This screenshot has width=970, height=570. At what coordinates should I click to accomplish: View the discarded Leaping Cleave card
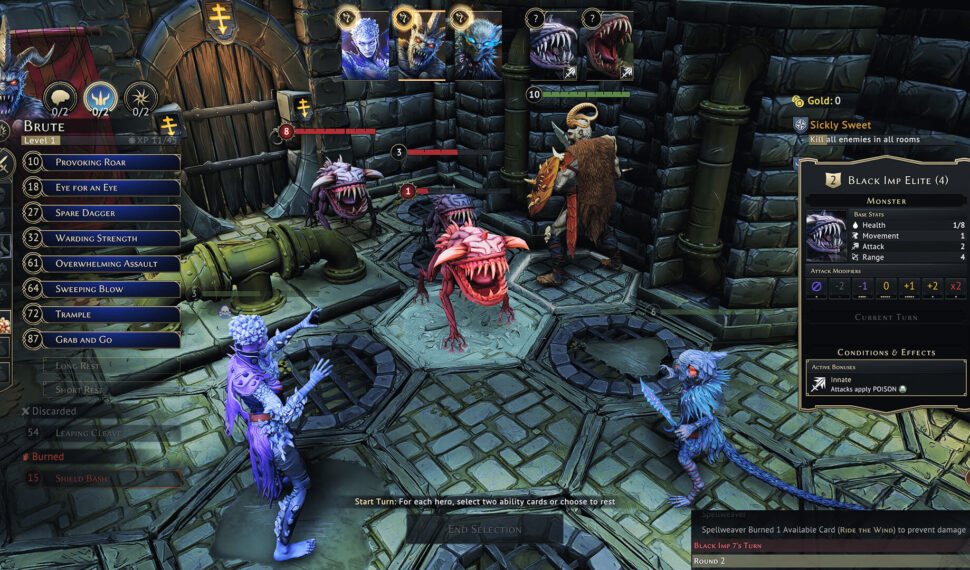tap(100, 433)
